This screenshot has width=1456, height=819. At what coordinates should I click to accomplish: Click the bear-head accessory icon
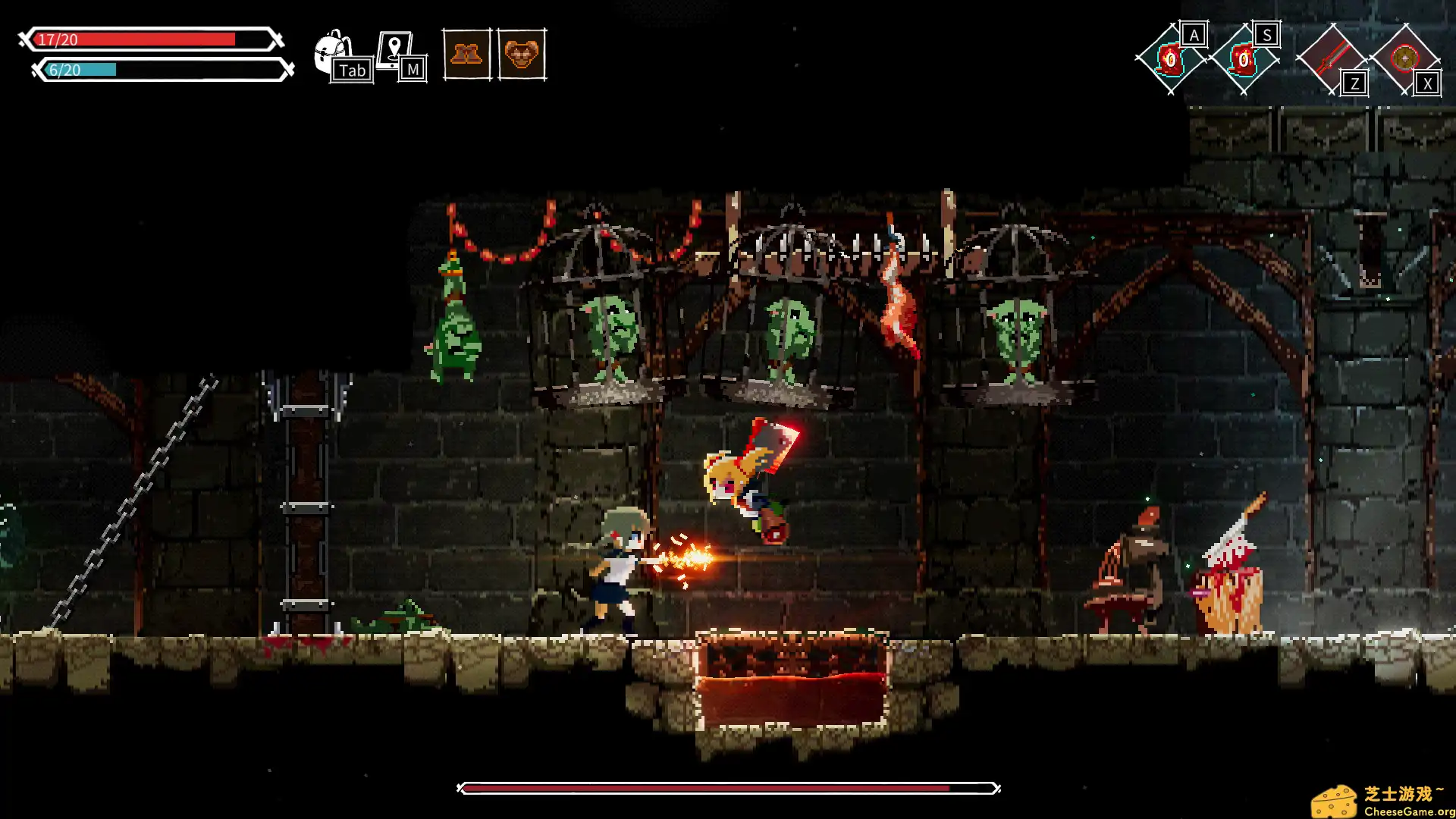521,55
